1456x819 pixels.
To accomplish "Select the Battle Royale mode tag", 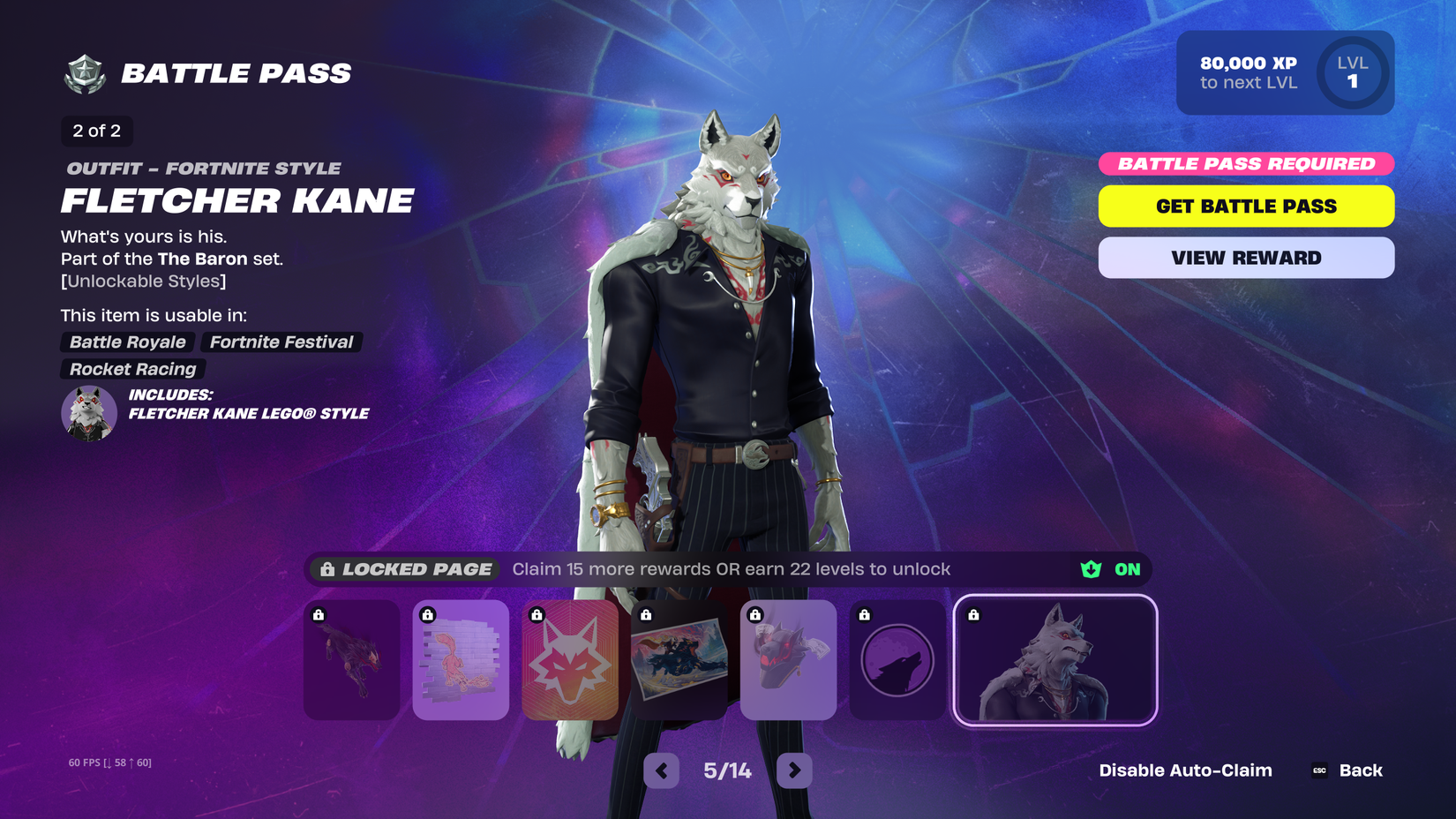I will coord(126,342).
